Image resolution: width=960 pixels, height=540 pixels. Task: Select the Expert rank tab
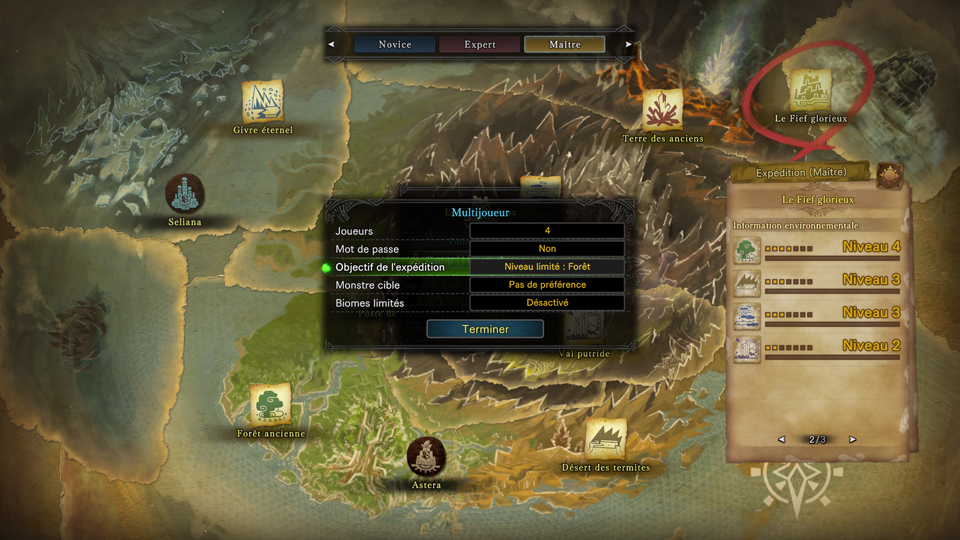tap(479, 44)
